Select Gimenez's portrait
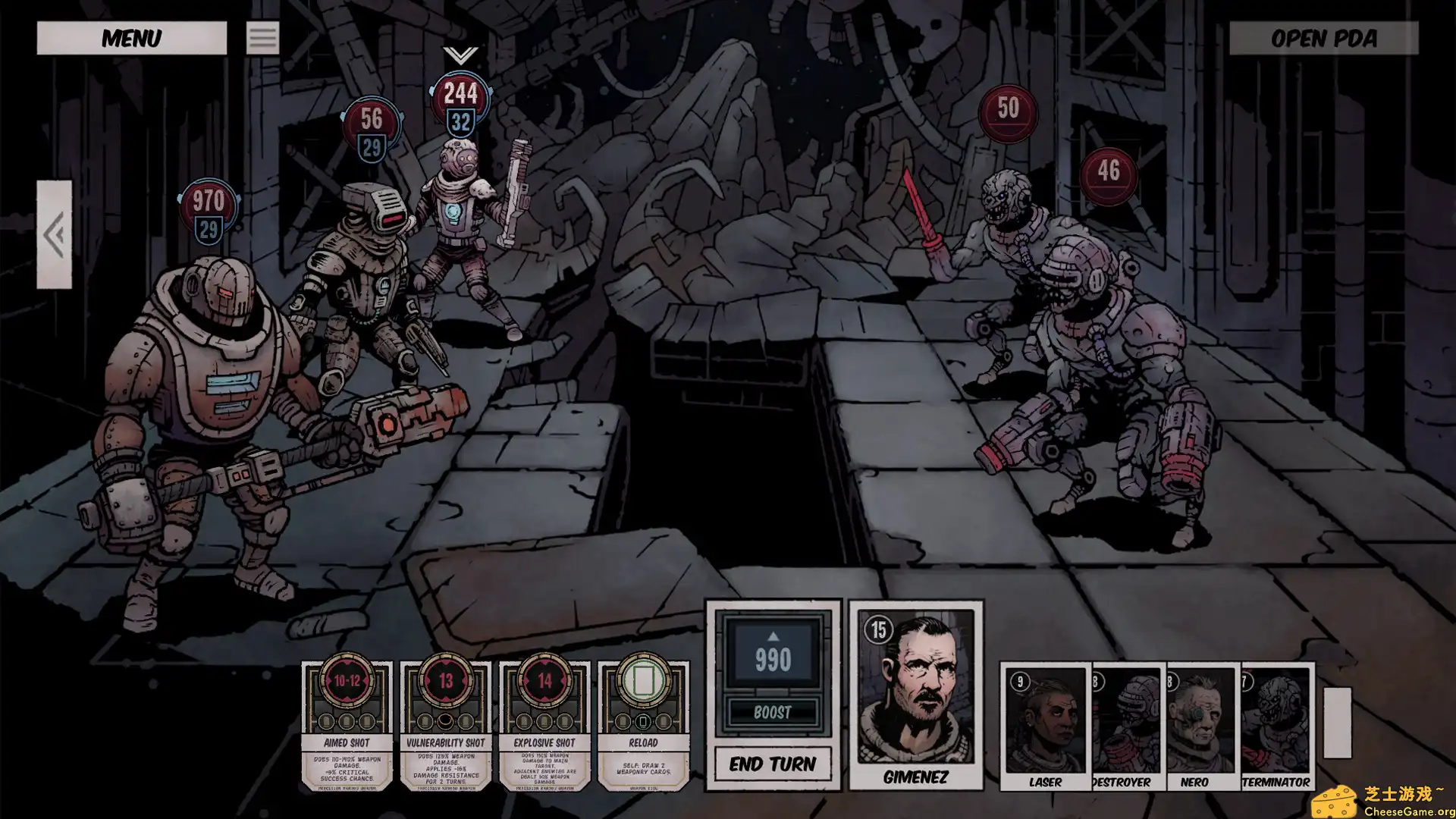Screen dimensions: 1456x819 [x=915, y=694]
